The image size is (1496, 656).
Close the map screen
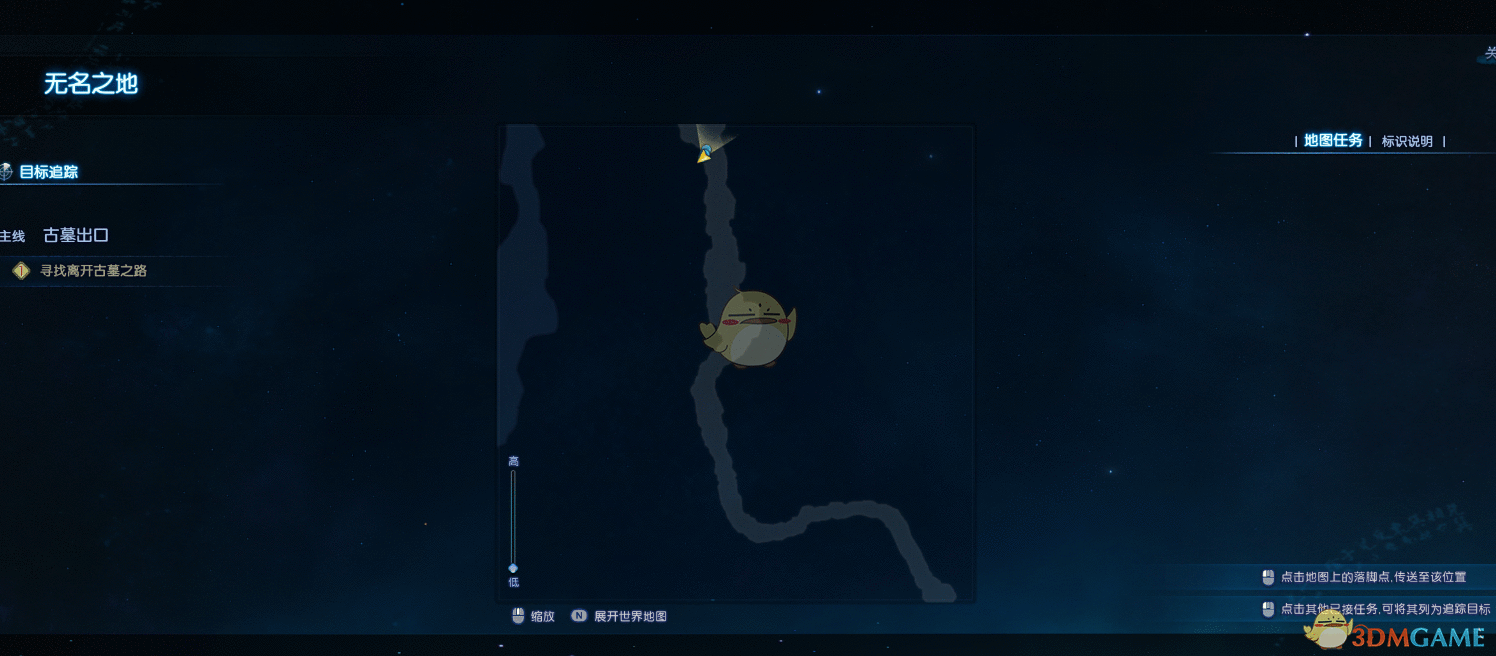(1489, 54)
